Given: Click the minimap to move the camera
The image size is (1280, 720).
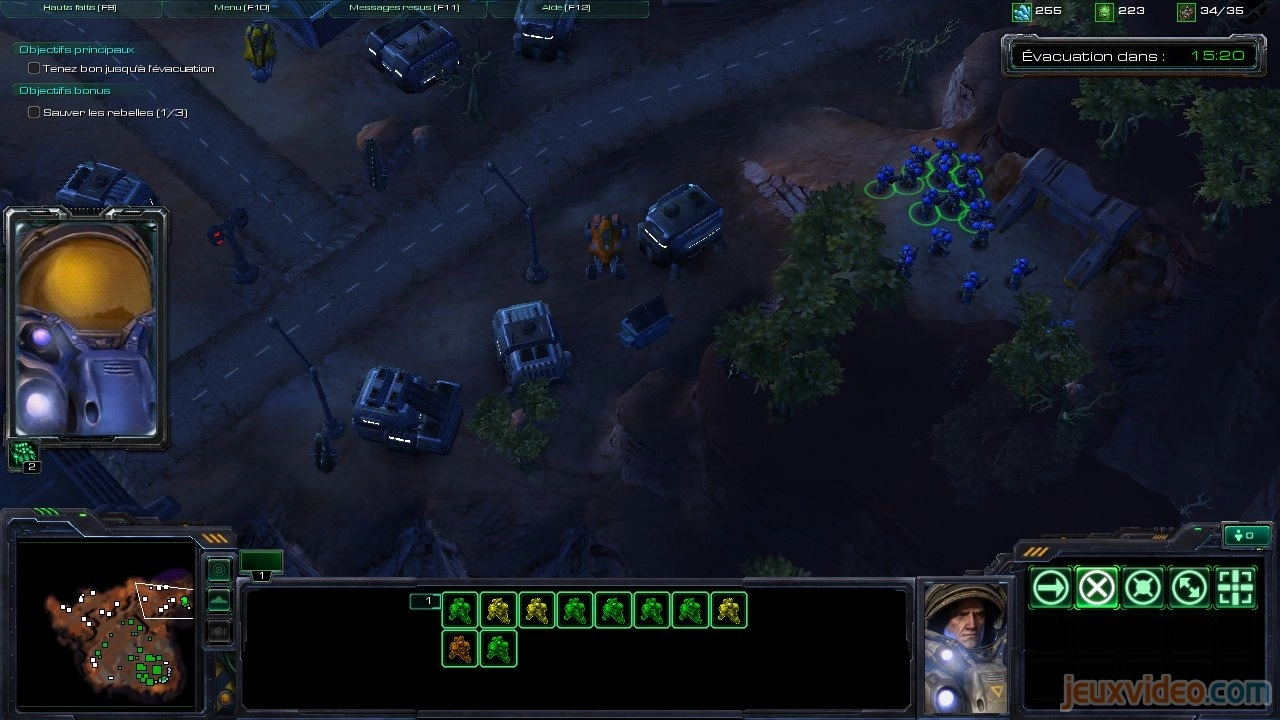Looking at the screenshot, I should coord(106,622).
